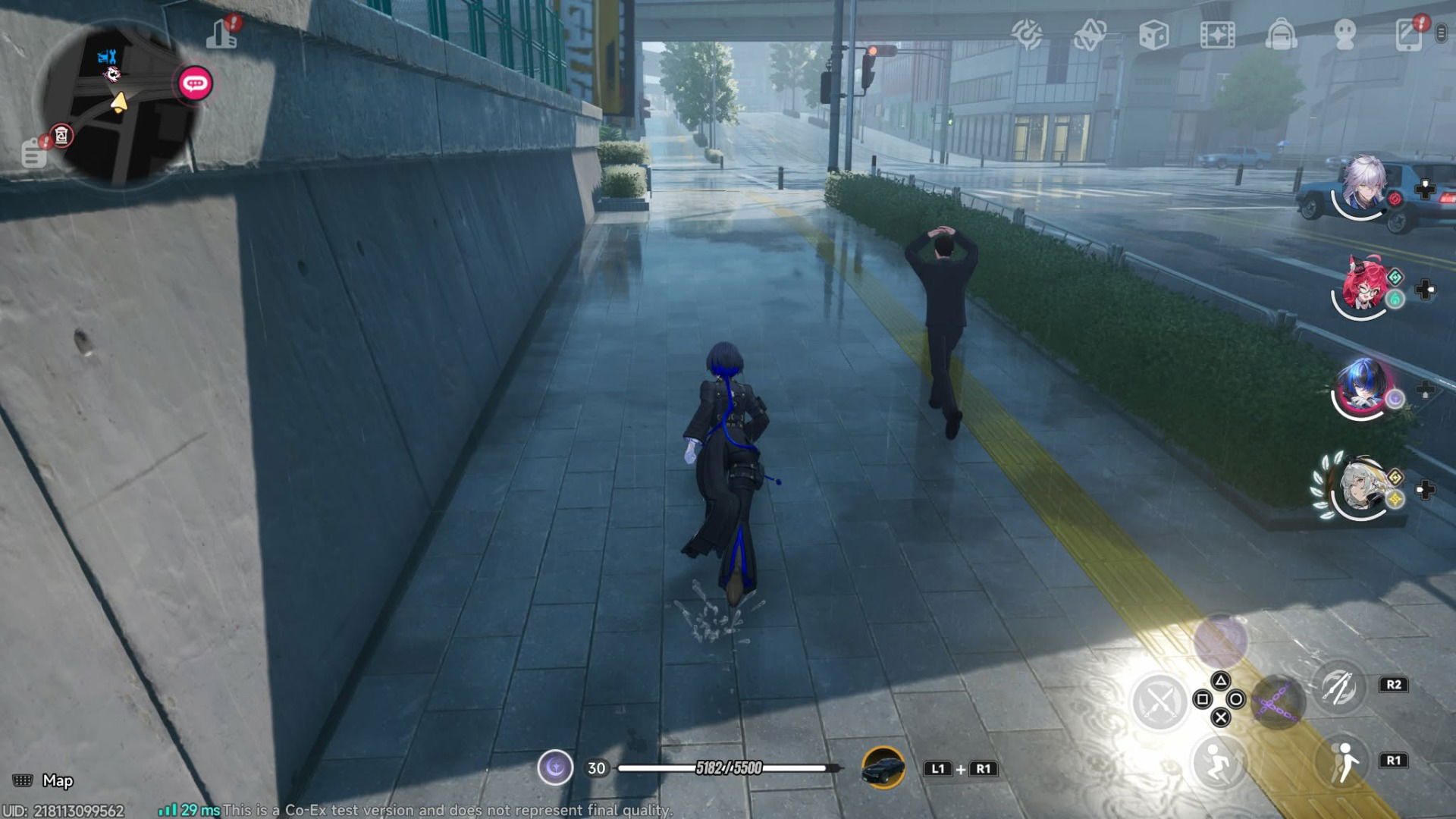Open the quest clipboard icon beside minimap
This screenshot has width=1456, height=819.
33,153
